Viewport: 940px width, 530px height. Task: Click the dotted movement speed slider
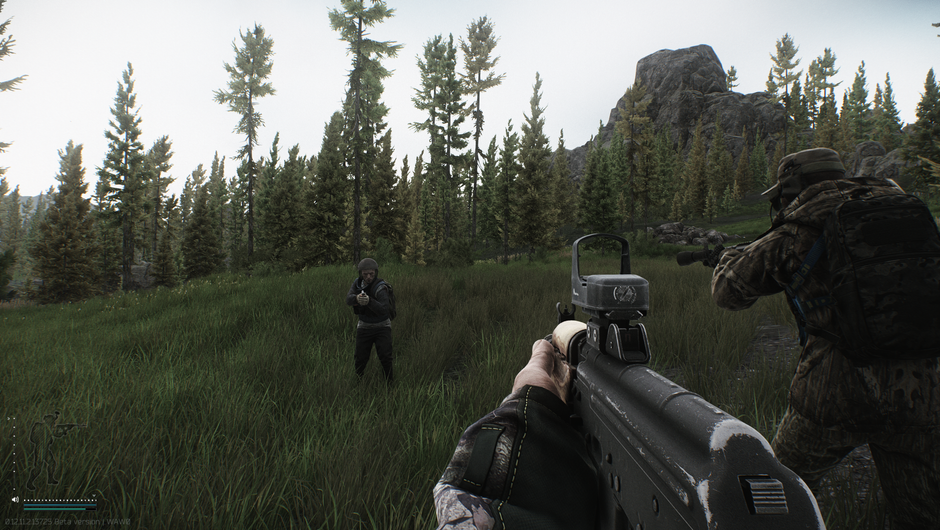(60, 498)
